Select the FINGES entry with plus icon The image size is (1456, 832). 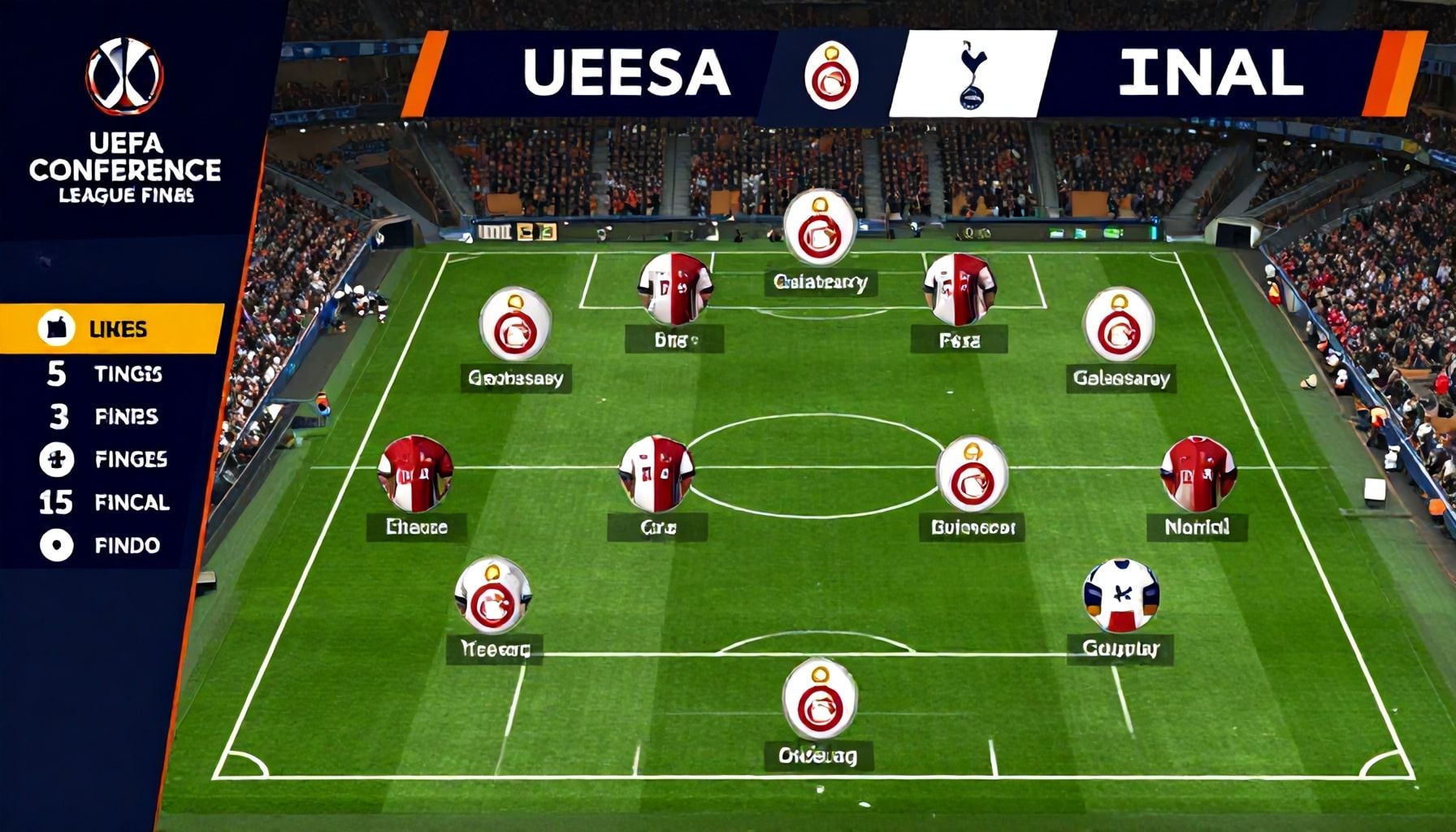111,460
